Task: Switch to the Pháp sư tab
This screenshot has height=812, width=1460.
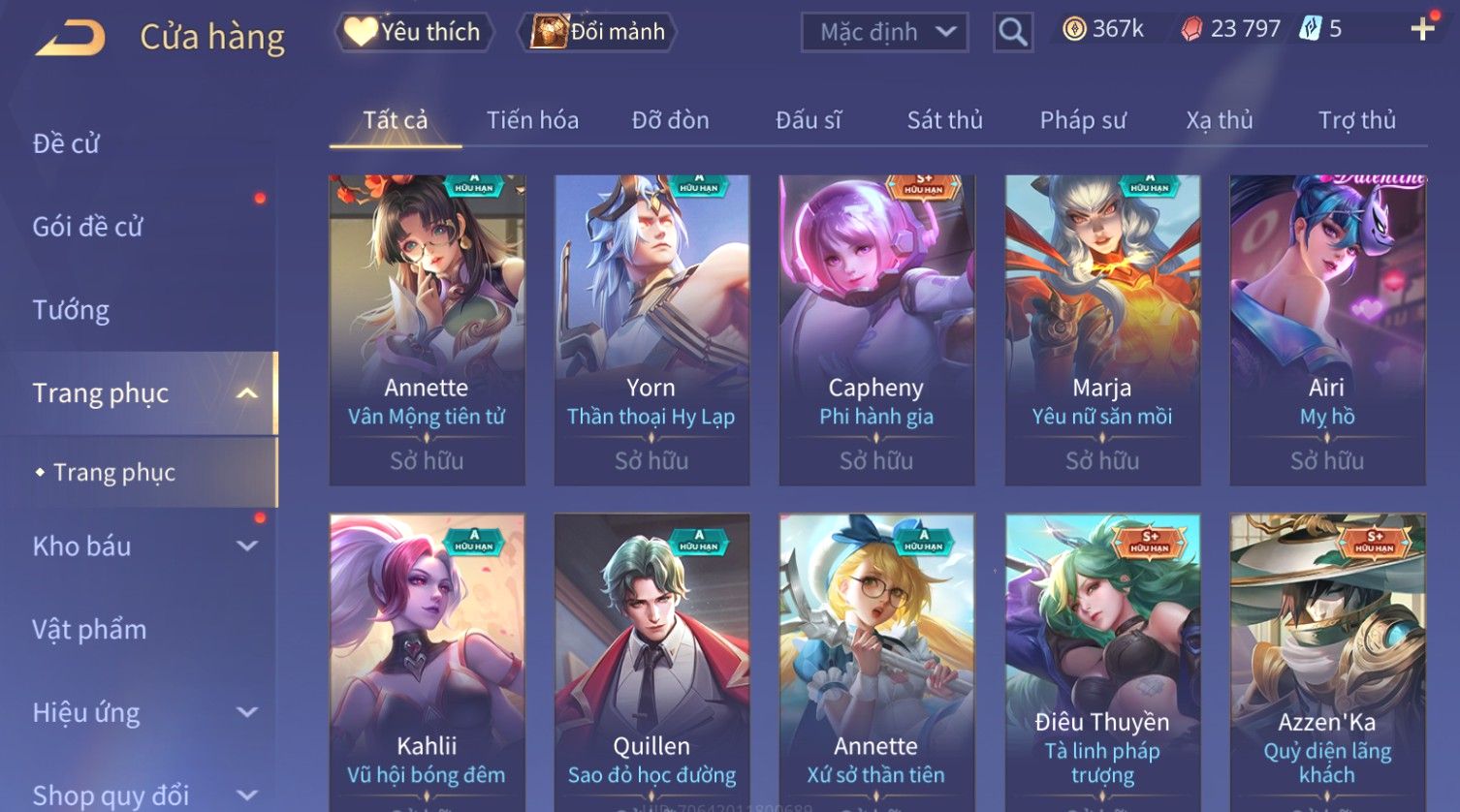Action: [1083, 120]
